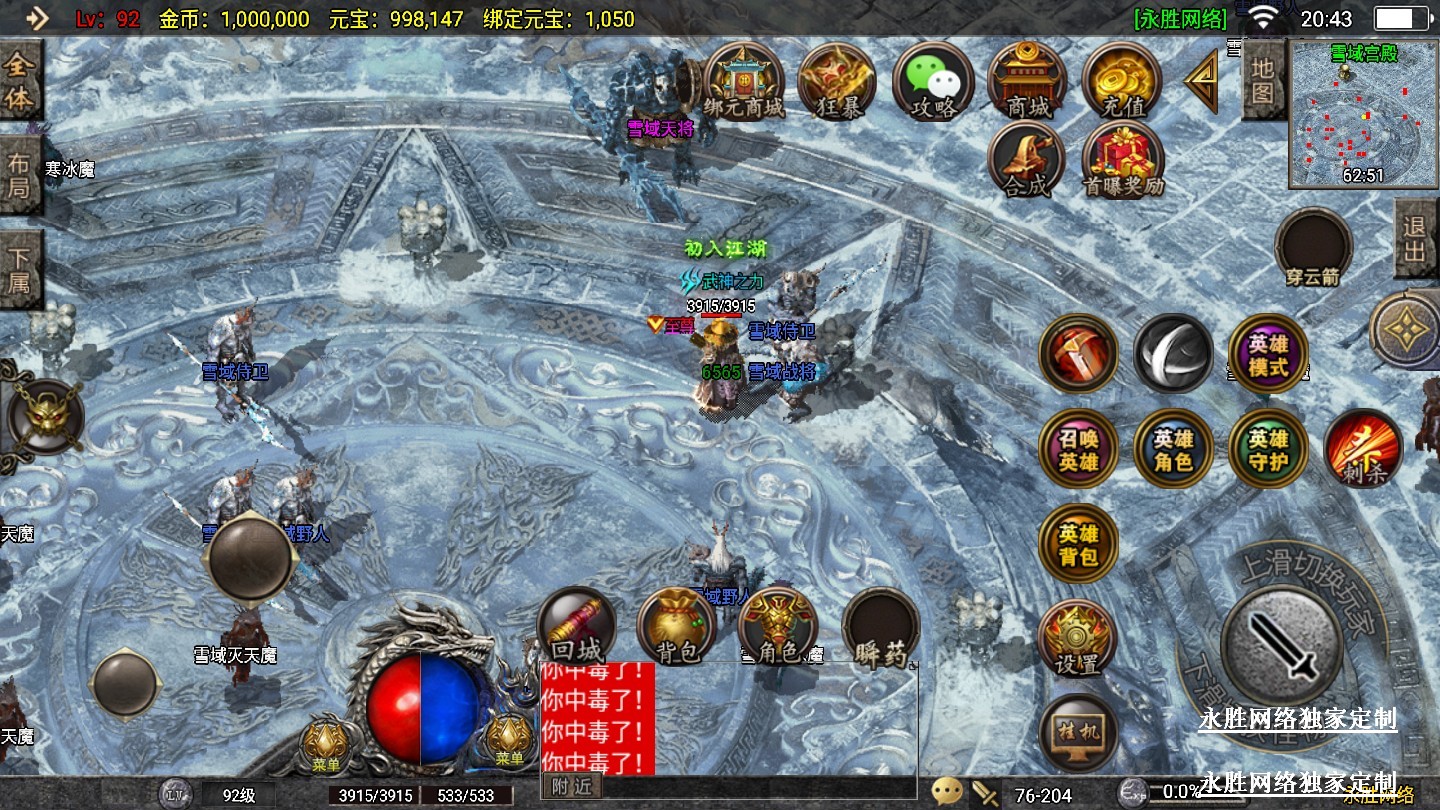Open the 绑元商城 shop icon
The height and width of the screenshot is (810, 1440).
click(x=743, y=80)
